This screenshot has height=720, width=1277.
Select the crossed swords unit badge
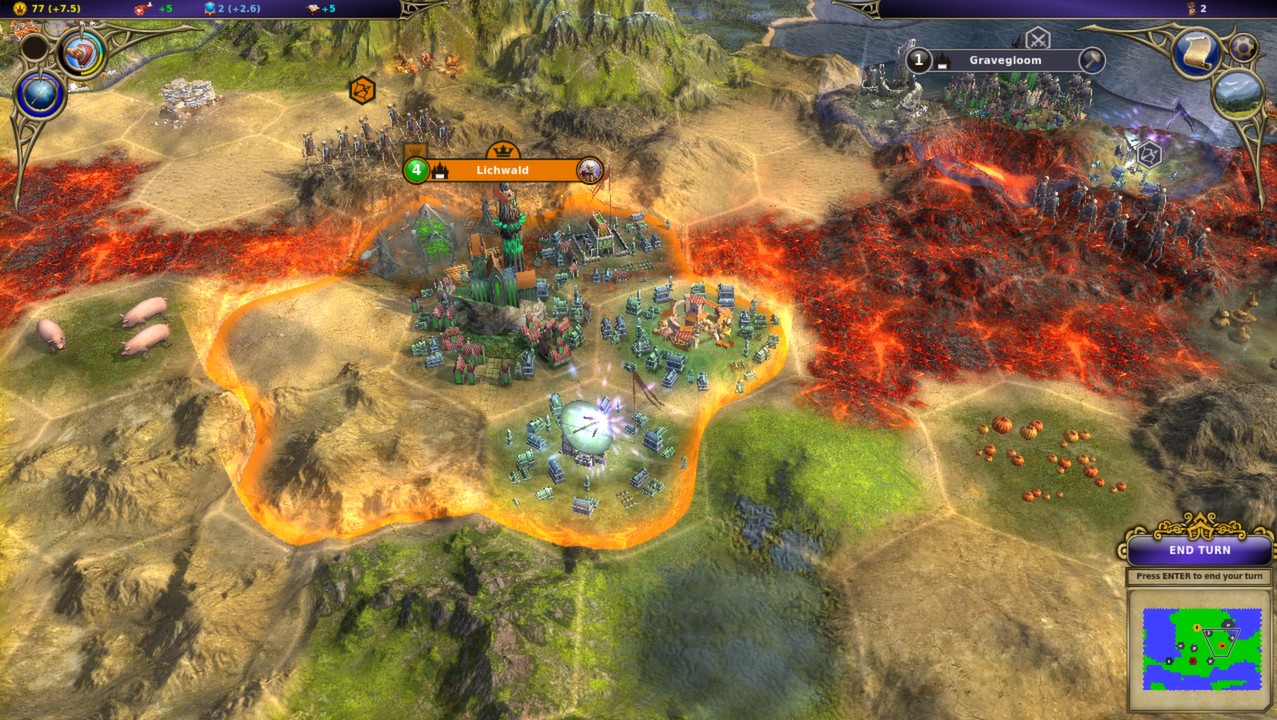[x=1038, y=39]
